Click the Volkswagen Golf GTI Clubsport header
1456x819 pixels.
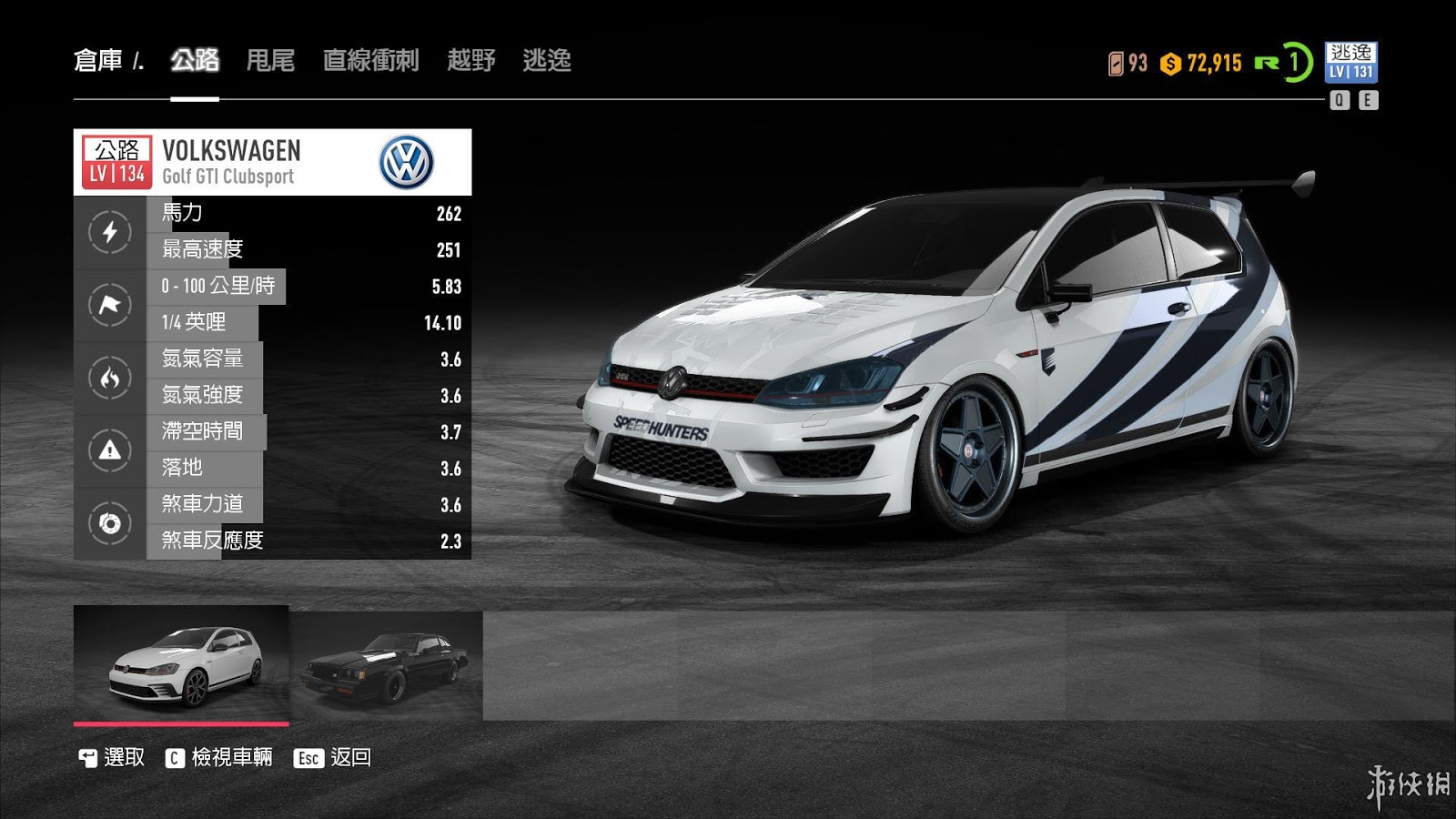pyautogui.click(x=272, y=162)
